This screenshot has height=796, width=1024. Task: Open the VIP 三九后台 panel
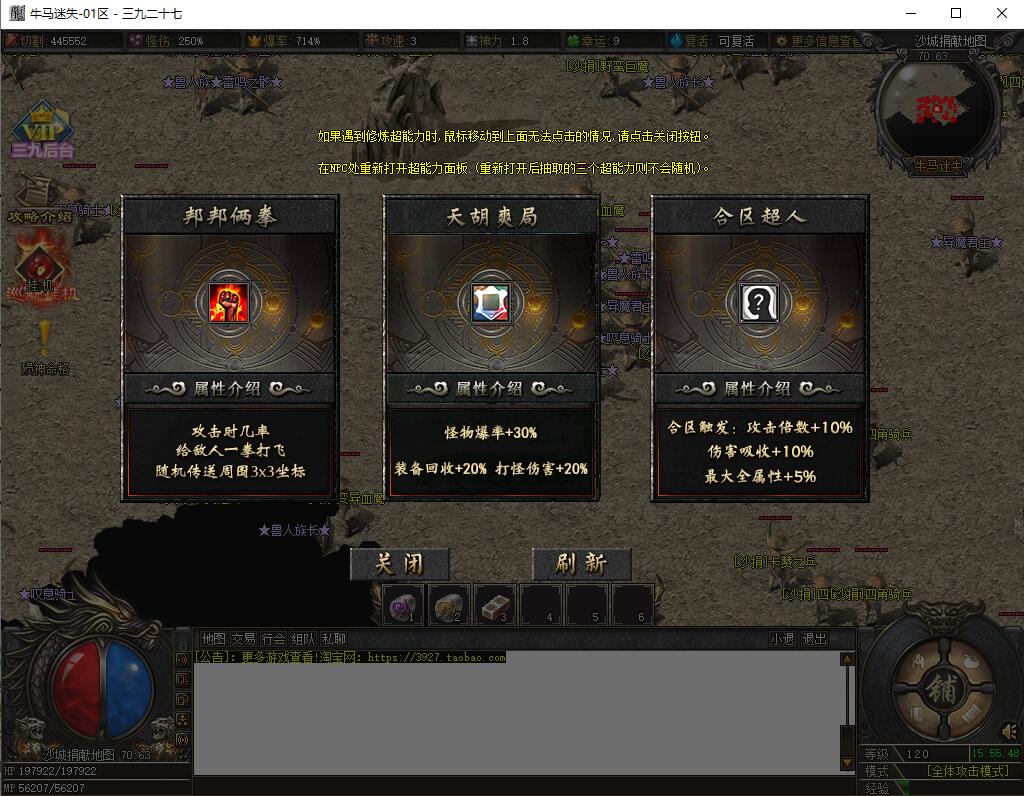pos(42,135)
